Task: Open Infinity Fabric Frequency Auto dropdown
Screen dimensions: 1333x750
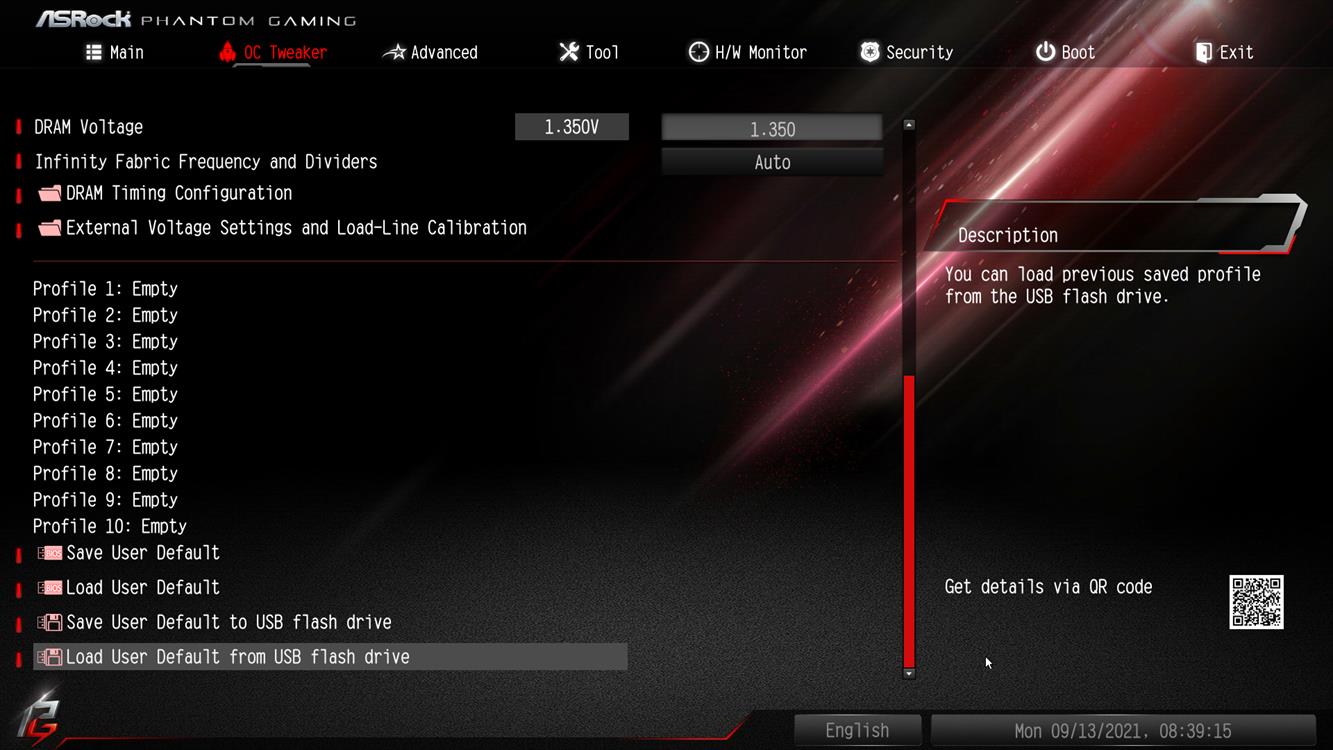Action: [772, 162]
